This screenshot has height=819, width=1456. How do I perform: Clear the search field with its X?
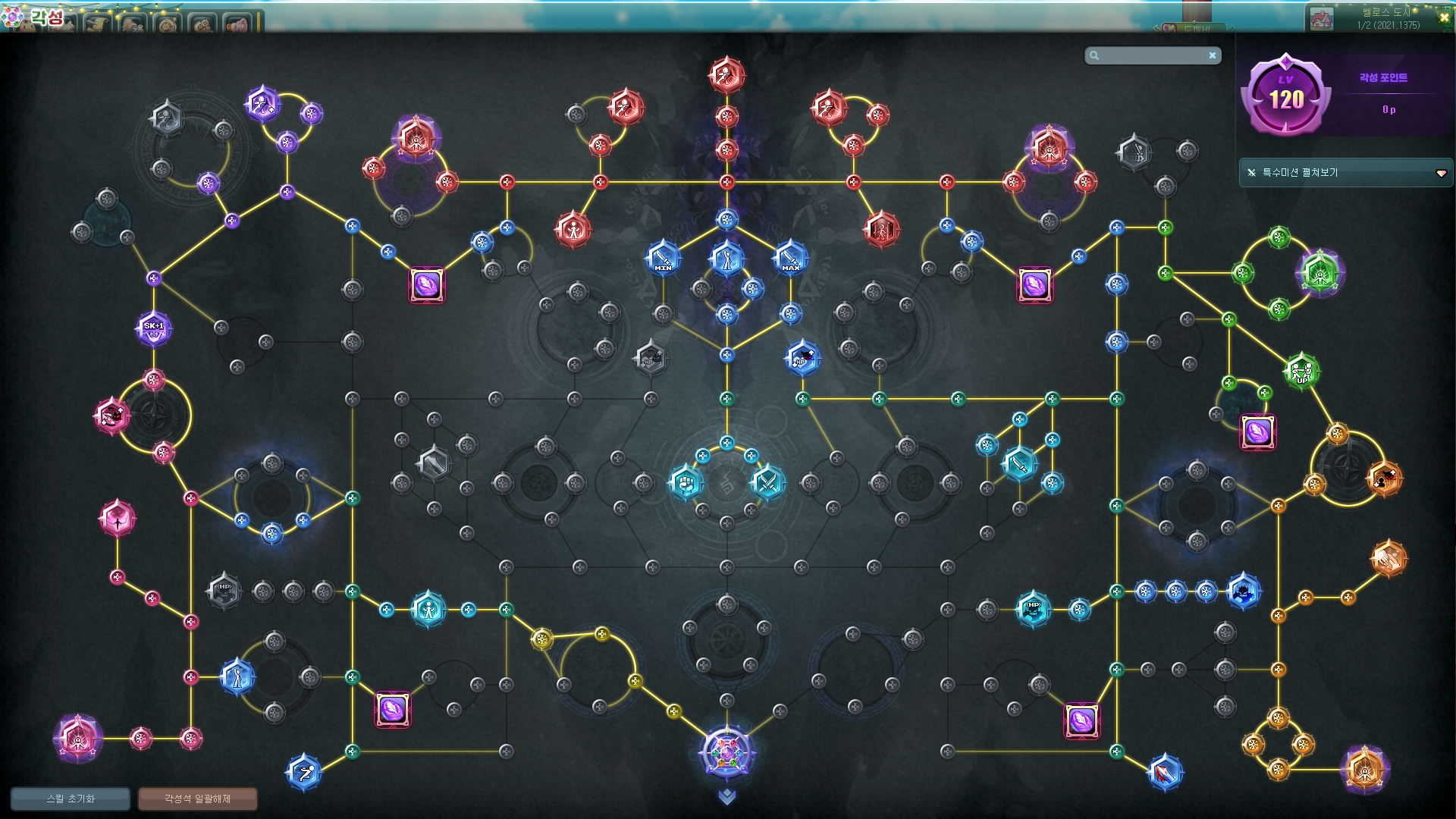[x=1212, y=55]
